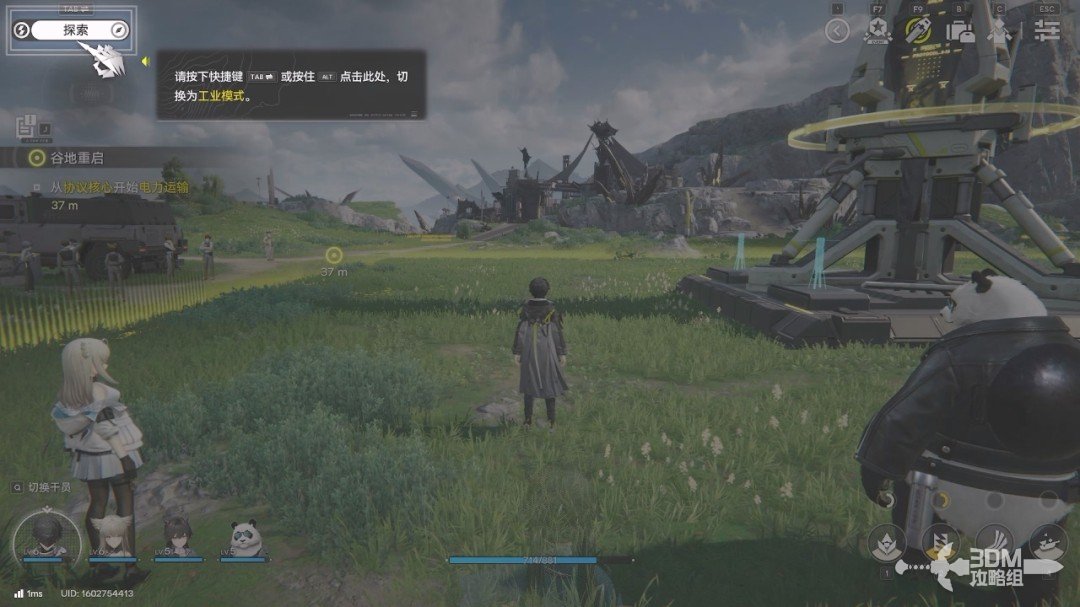Image resolution: width=1080 pixels, height=607 pixels.
Task: Click the 切换干员 magnifier button
Action: point(17,487)
